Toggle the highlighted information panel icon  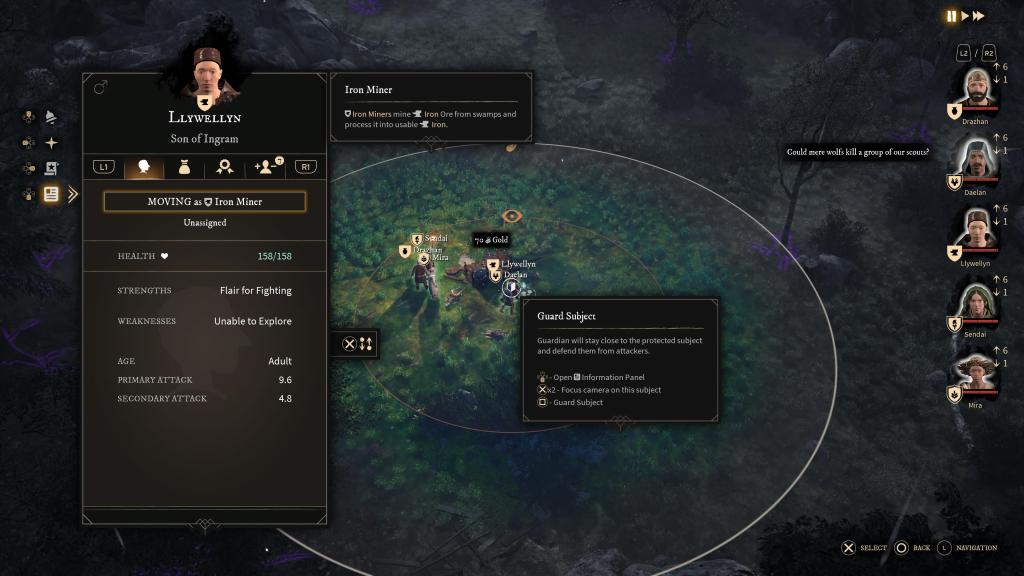[51, 194]
